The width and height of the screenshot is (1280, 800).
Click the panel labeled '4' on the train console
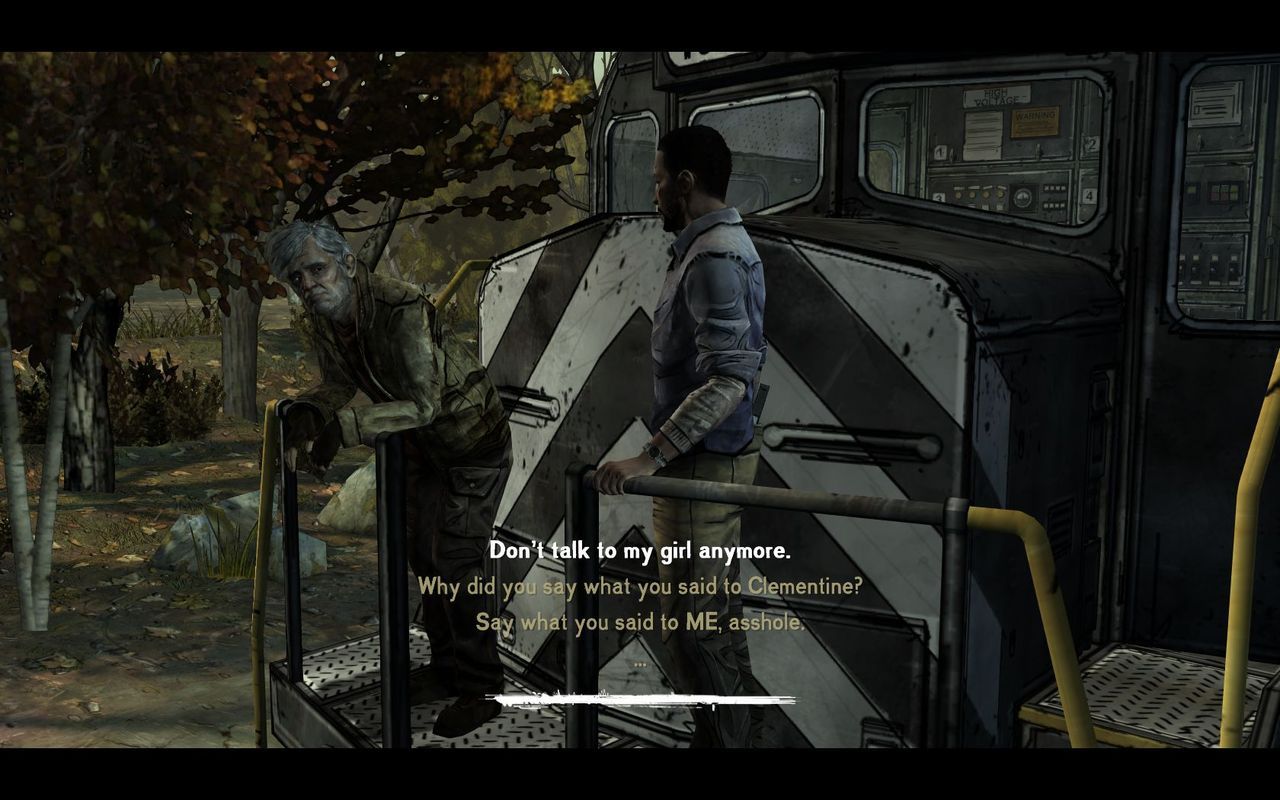(x=1089, y=196)
